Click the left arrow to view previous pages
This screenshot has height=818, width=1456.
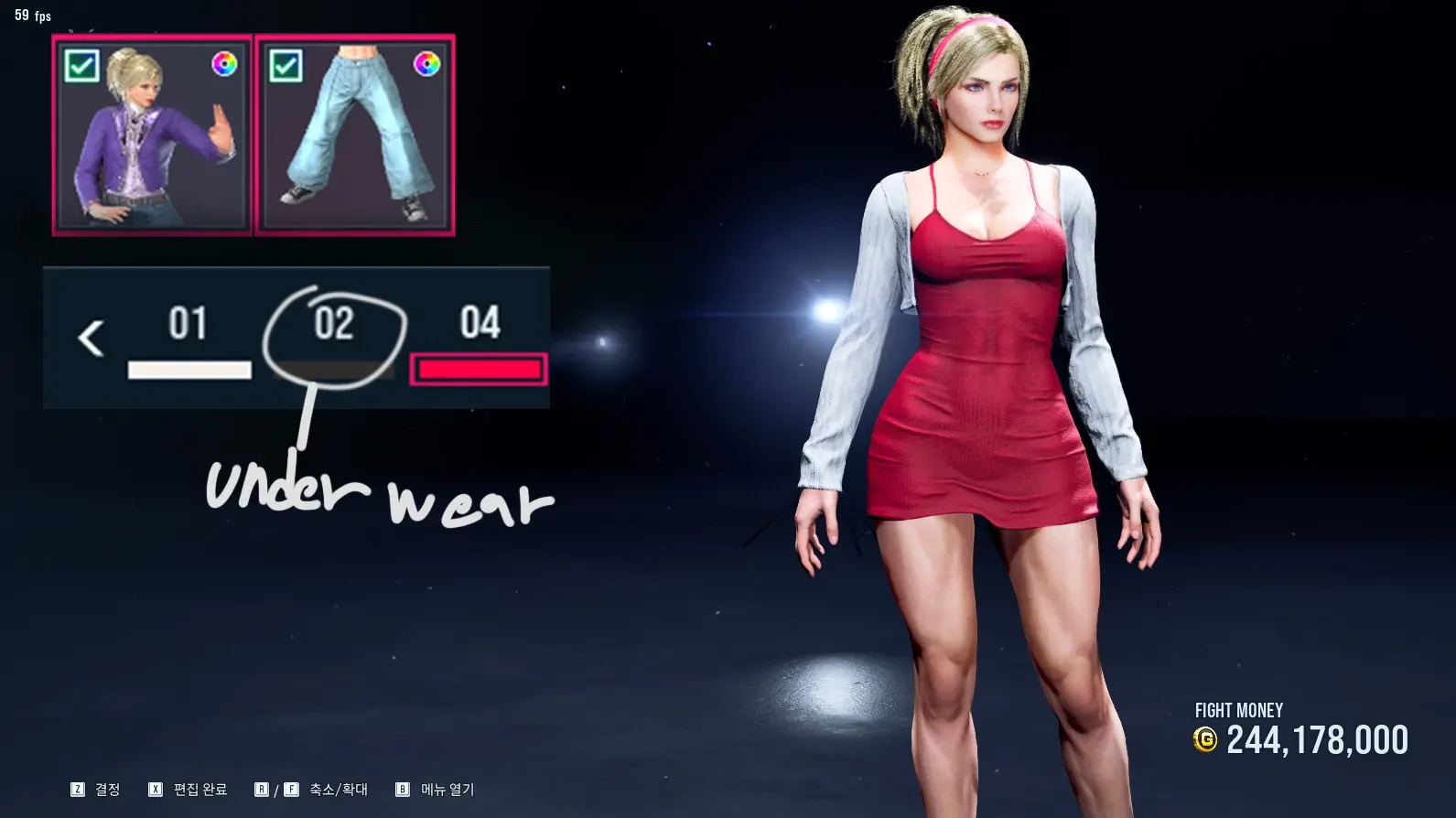[91, 339]
